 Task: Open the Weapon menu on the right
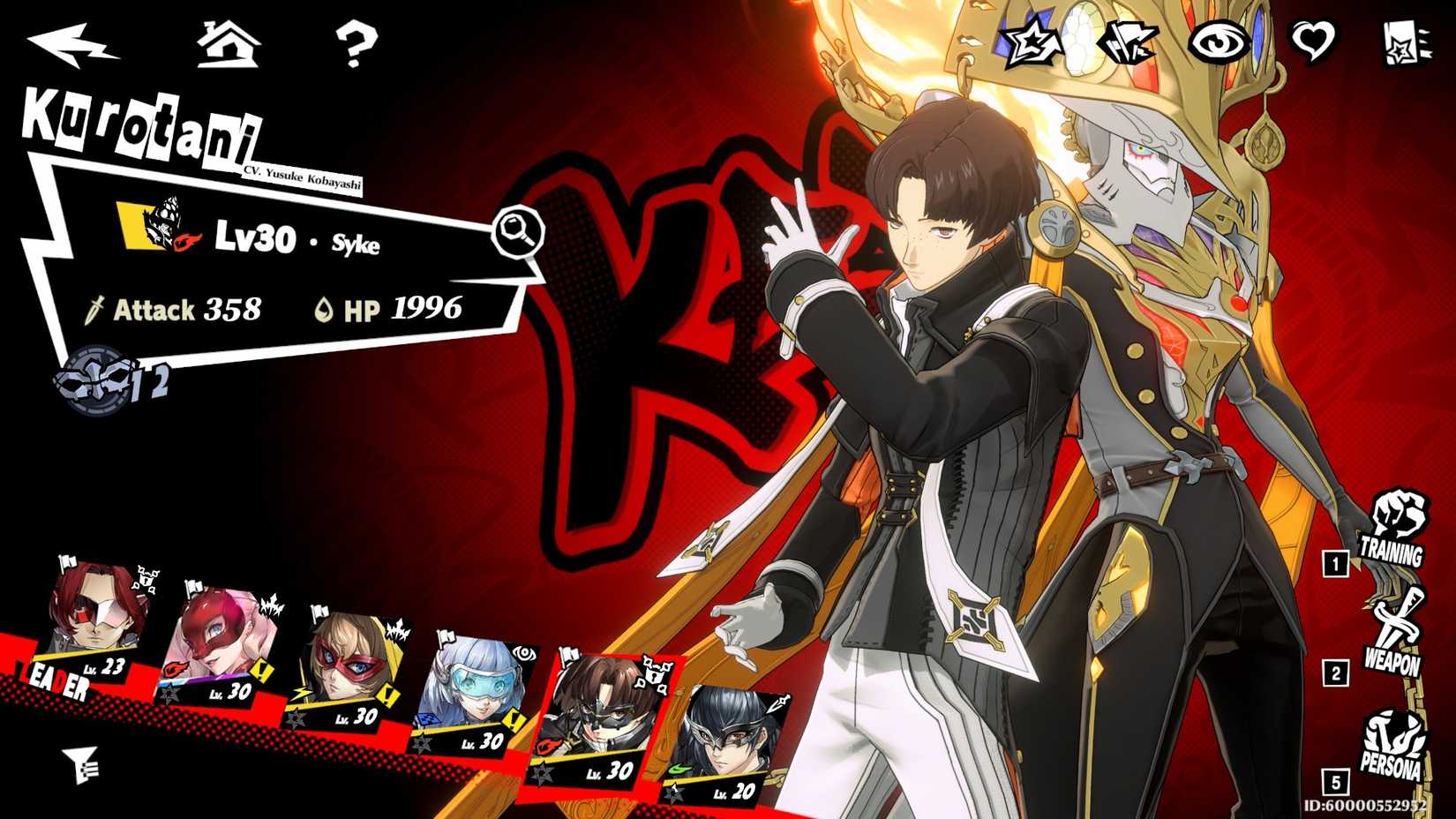coord(1394,634)
